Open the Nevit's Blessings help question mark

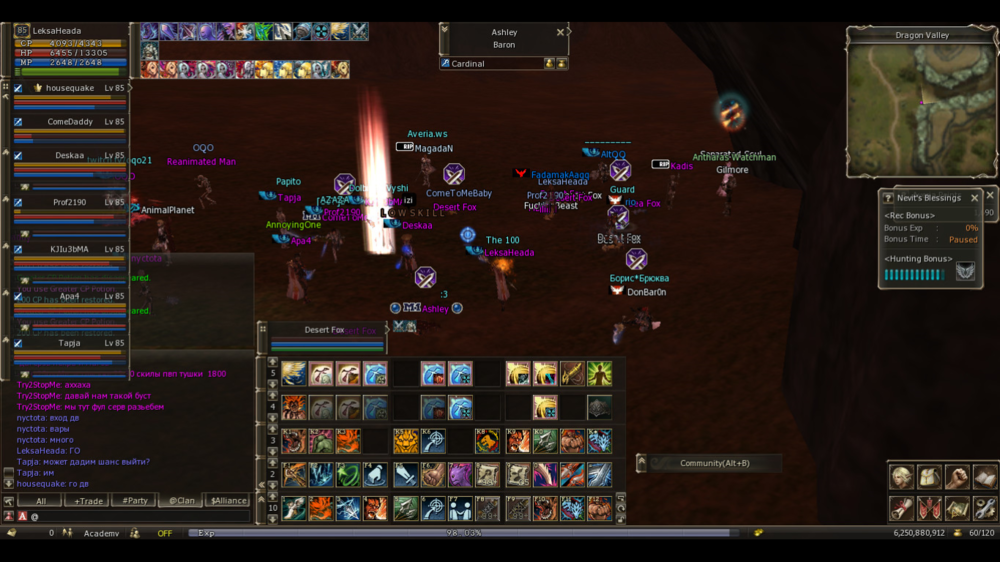[888, 198]
